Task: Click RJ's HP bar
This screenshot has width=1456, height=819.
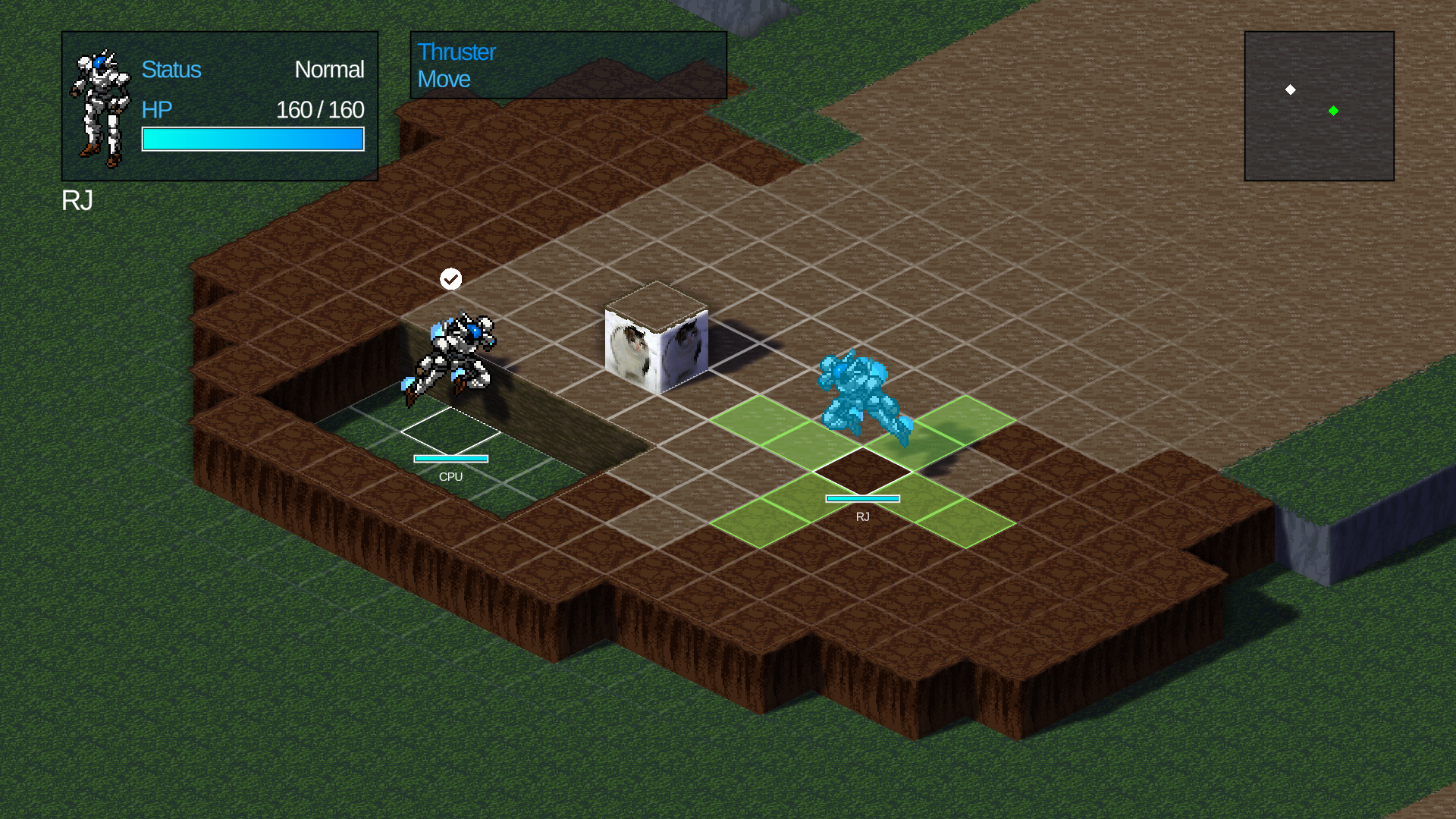Action: 253,139
